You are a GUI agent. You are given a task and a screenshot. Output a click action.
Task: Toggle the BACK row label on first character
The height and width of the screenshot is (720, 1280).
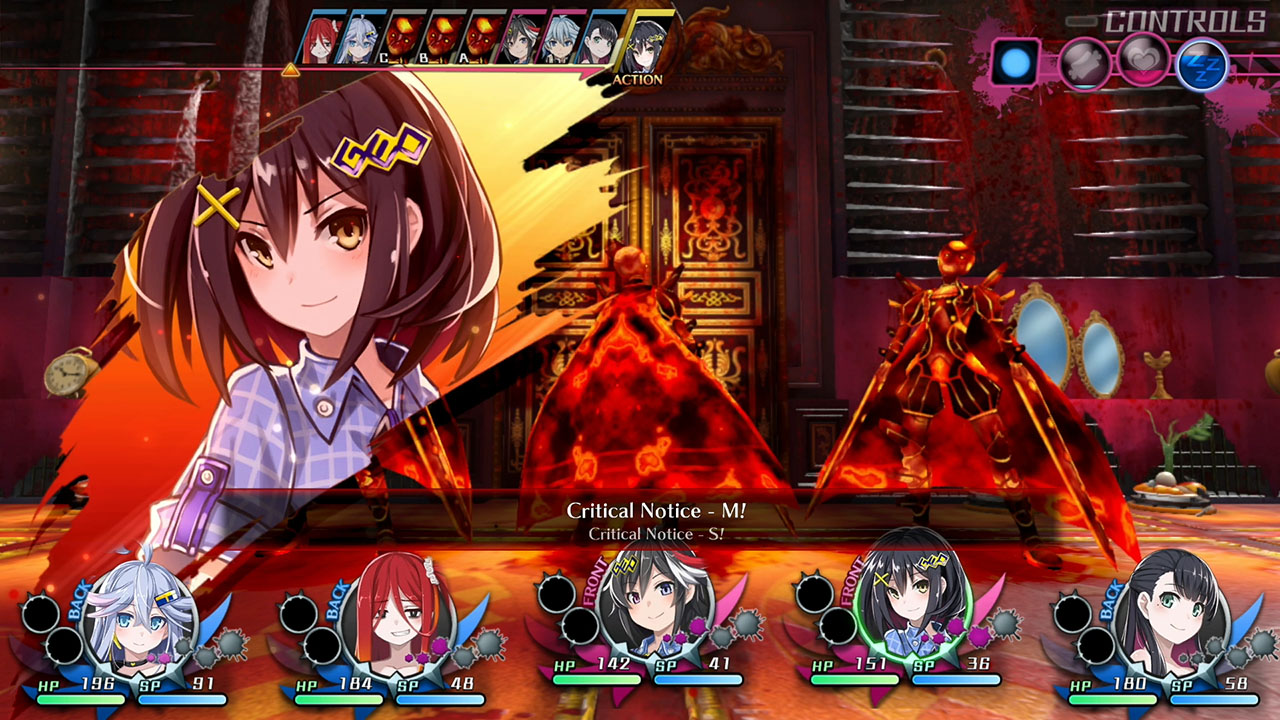[x=78, y=600]
